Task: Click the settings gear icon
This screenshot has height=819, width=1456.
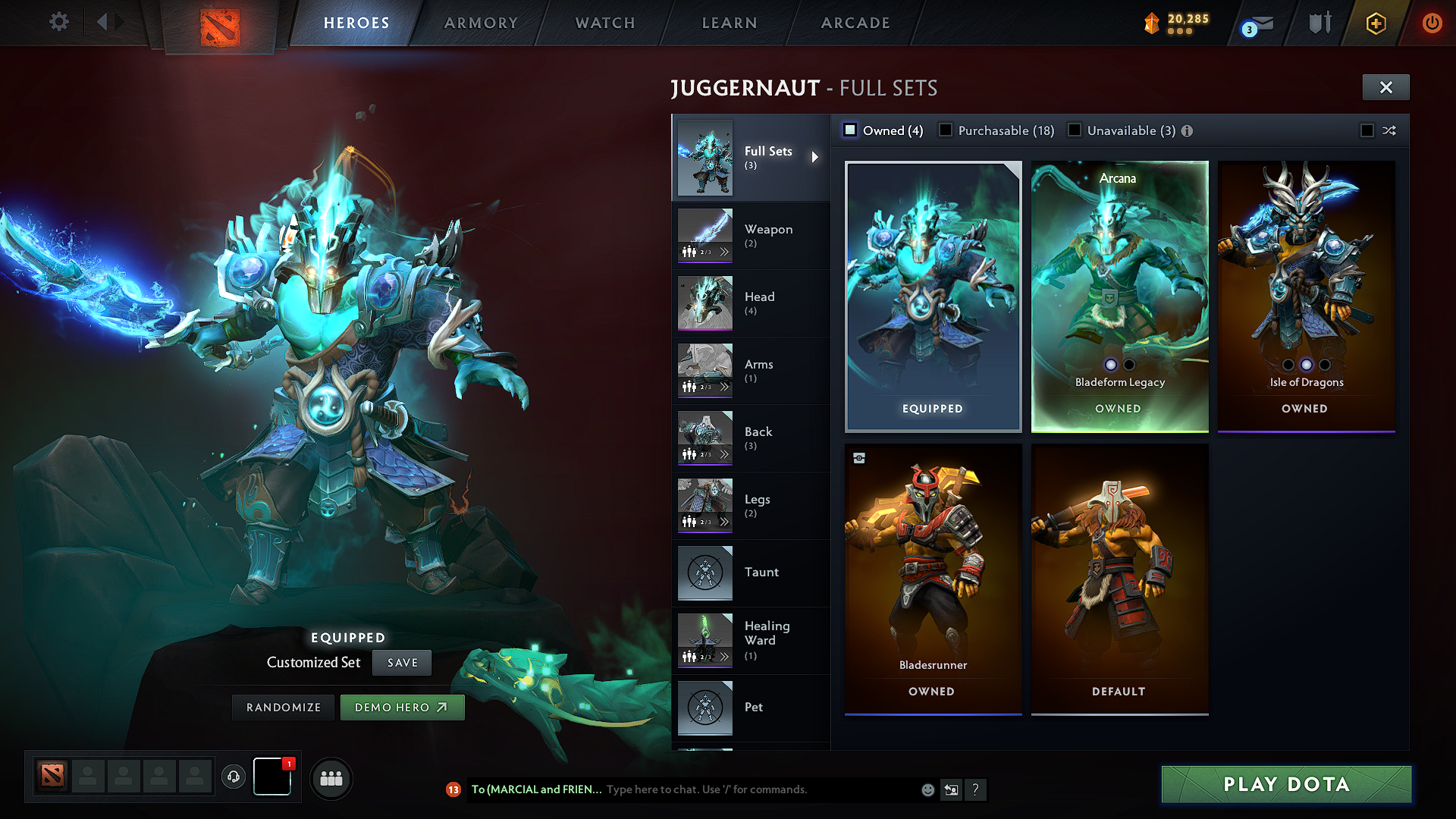Action: (58, 21)
